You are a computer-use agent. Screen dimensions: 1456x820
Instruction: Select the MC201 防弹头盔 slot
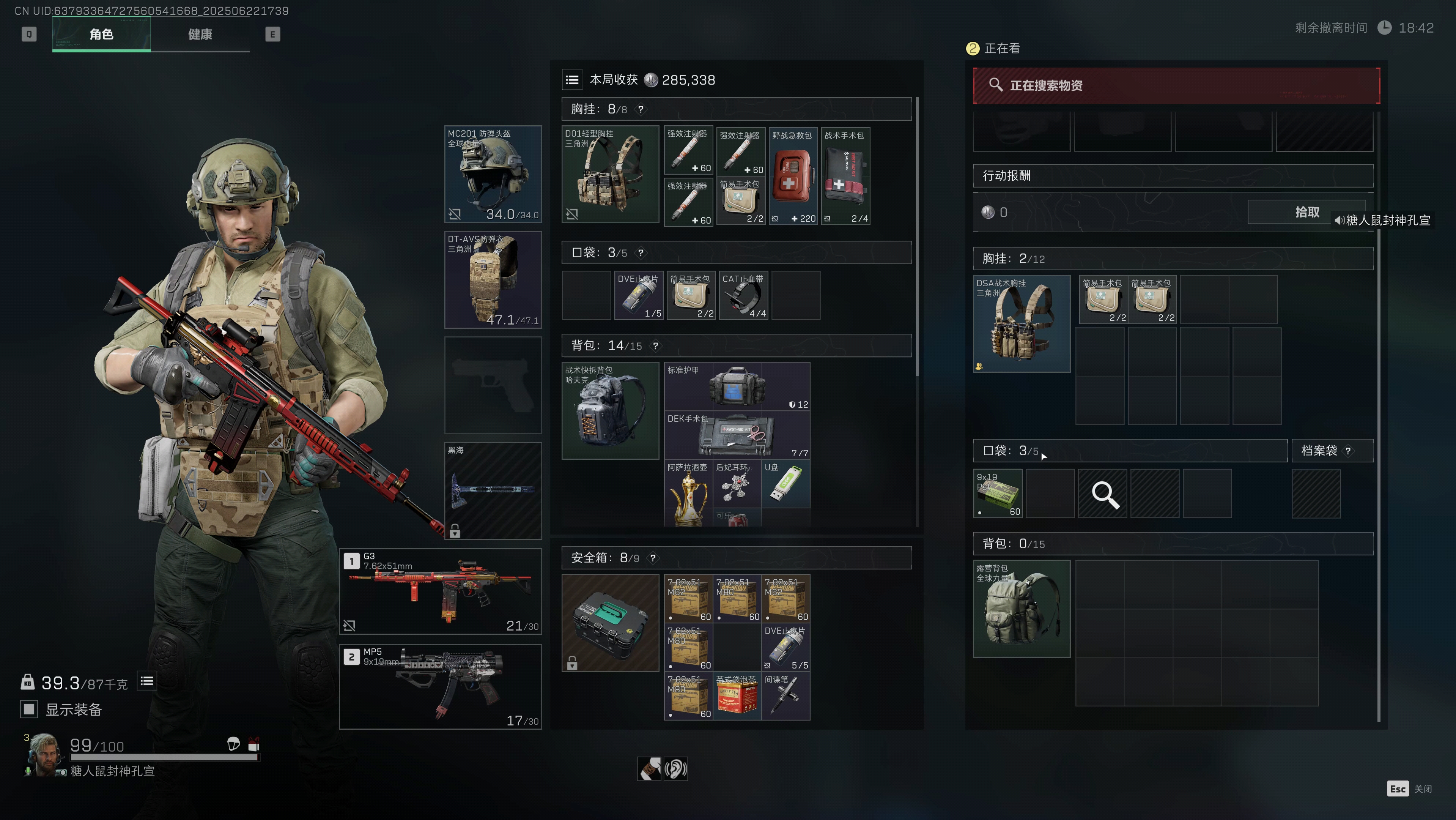click(493, 174)
